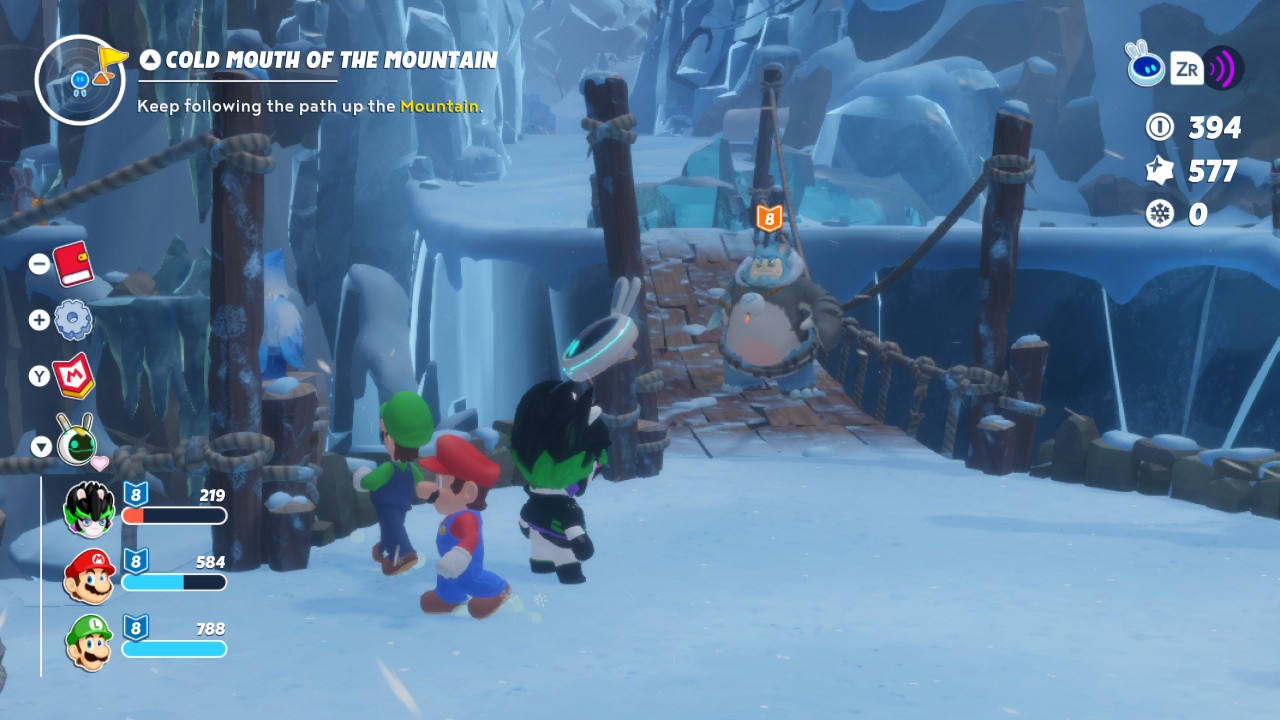
Task: Click the Beep-0 icon beside the wave ability
Action: coord(1145,65)
